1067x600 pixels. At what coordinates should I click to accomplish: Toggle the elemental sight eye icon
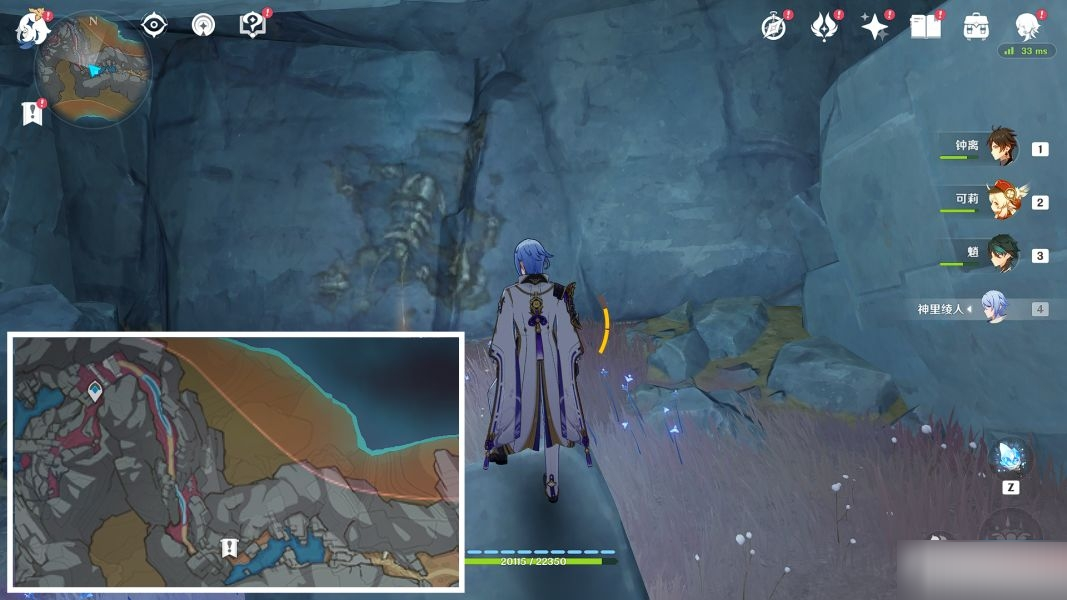[154, 24]
